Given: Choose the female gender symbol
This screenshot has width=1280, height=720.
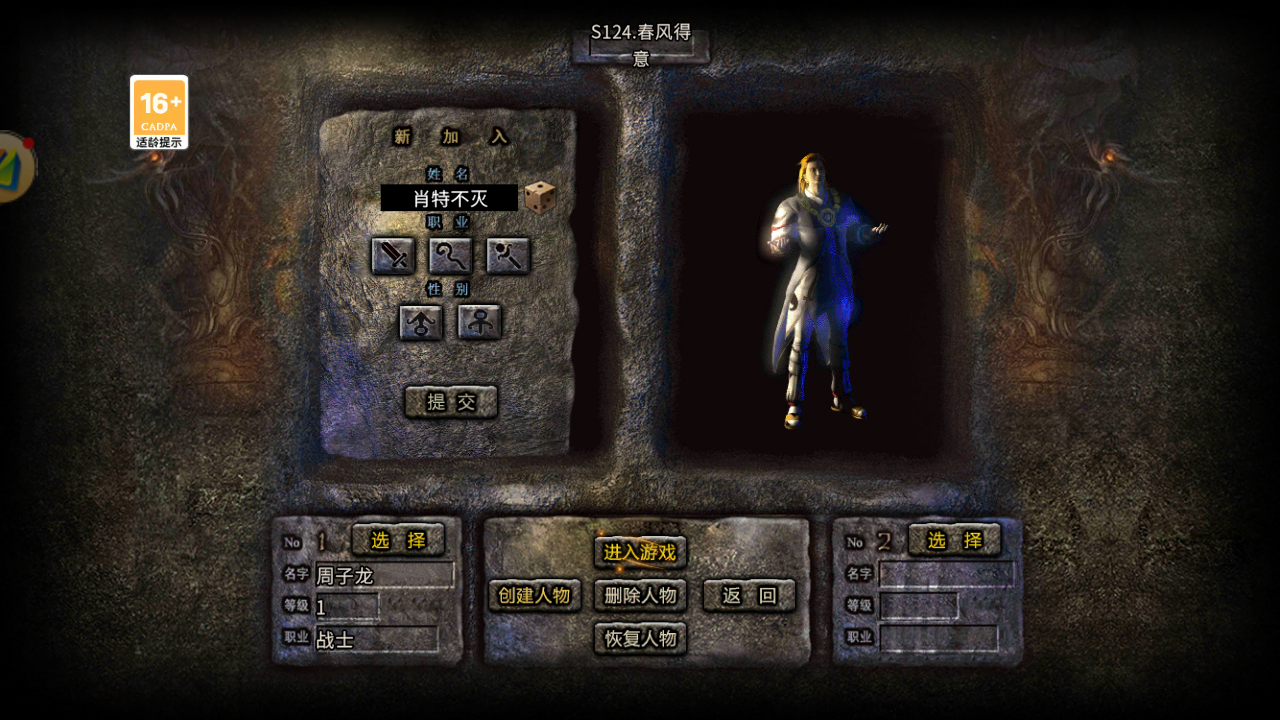Looking at the screenshot, I should 478,323.
